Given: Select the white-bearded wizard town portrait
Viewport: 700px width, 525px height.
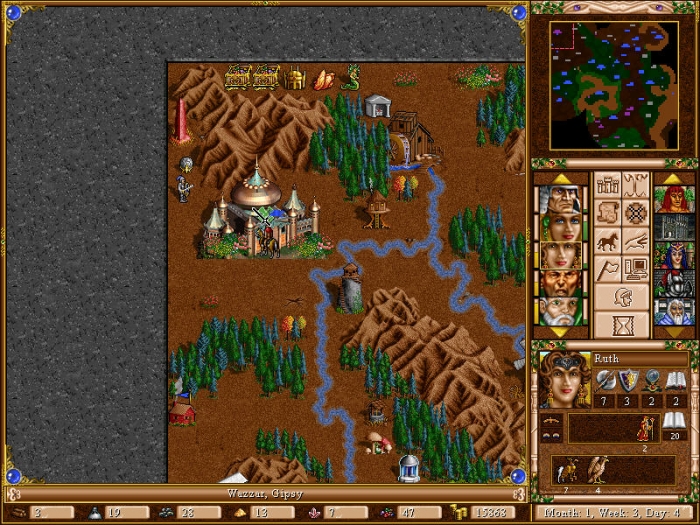Looking at the screenshot, I should (674, 311).
